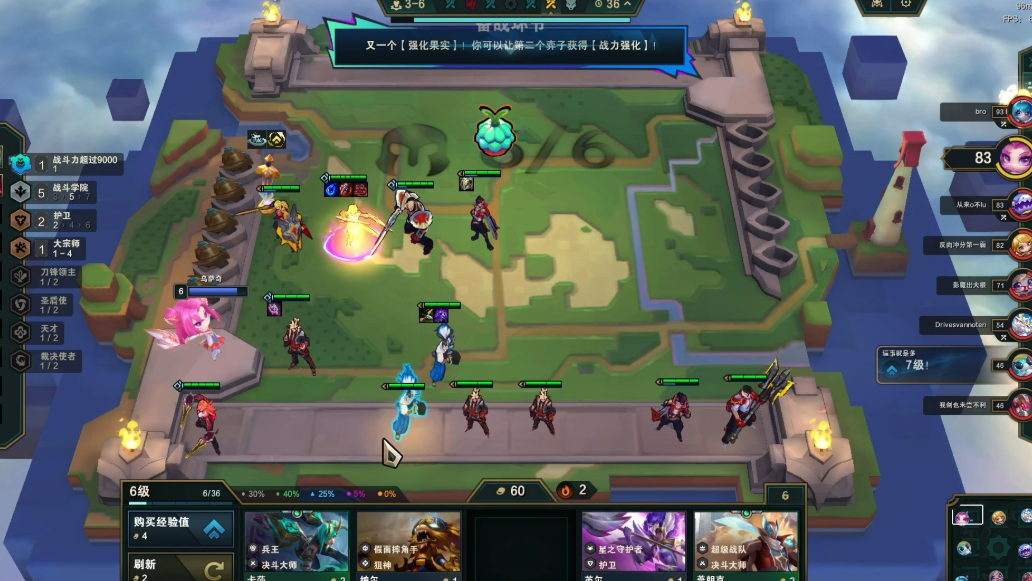This screenshot has height=581, width=1032.
Task: Select the 护卫 trait entry
Action: (x=62, y=220)
